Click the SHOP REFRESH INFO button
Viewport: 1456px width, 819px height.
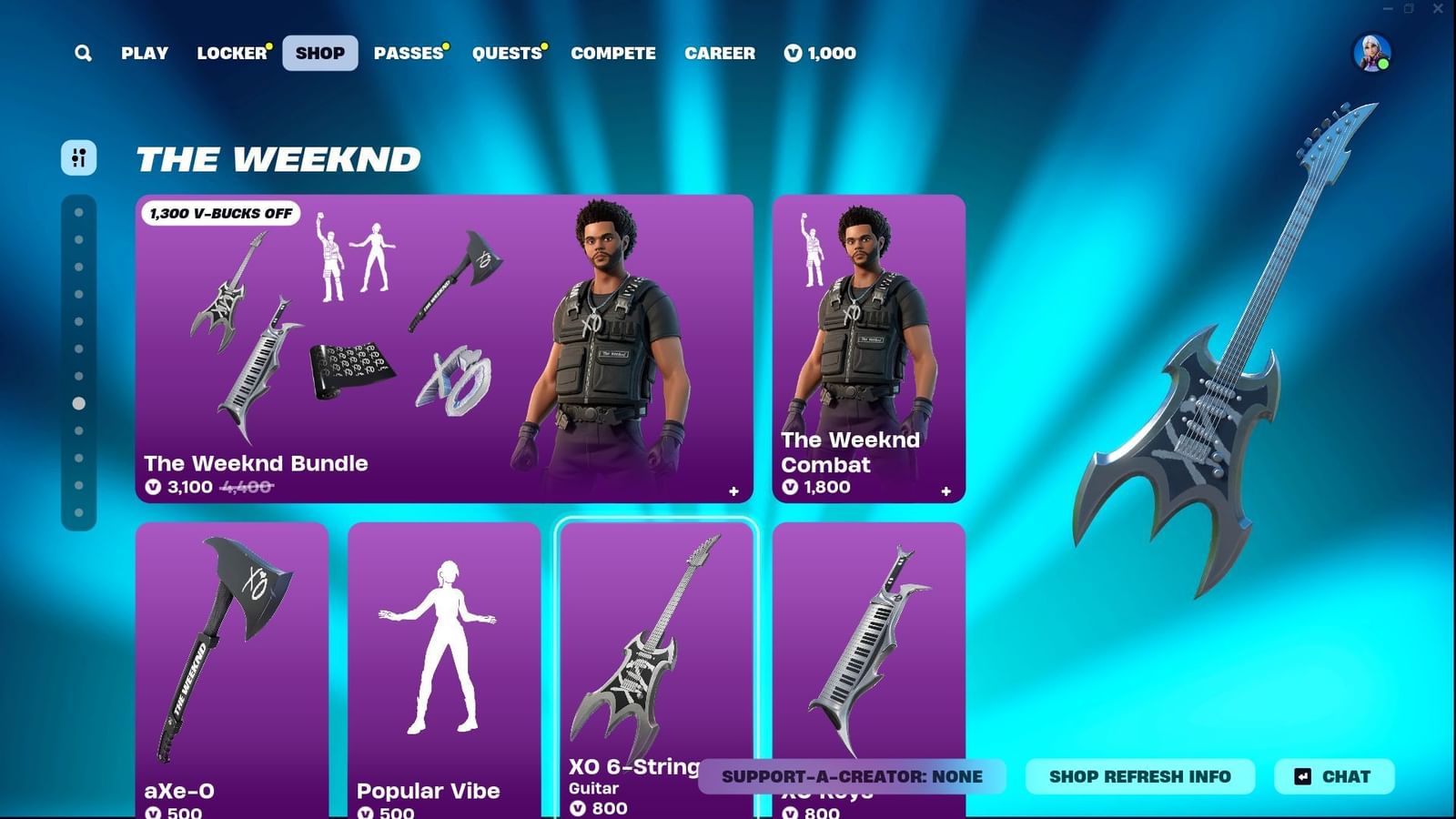(x=1139, y=776)
